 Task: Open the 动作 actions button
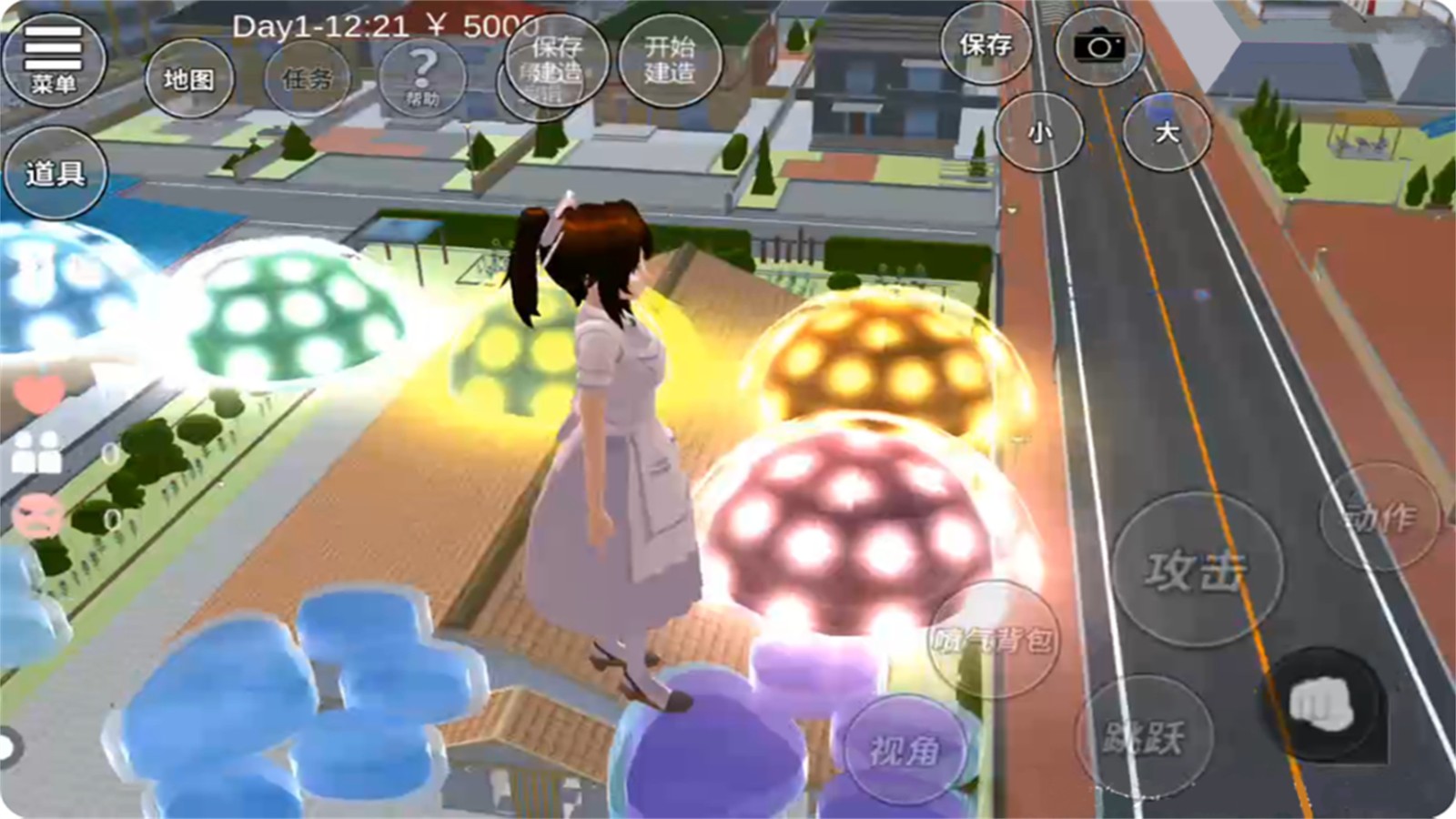click(1380, 517)
